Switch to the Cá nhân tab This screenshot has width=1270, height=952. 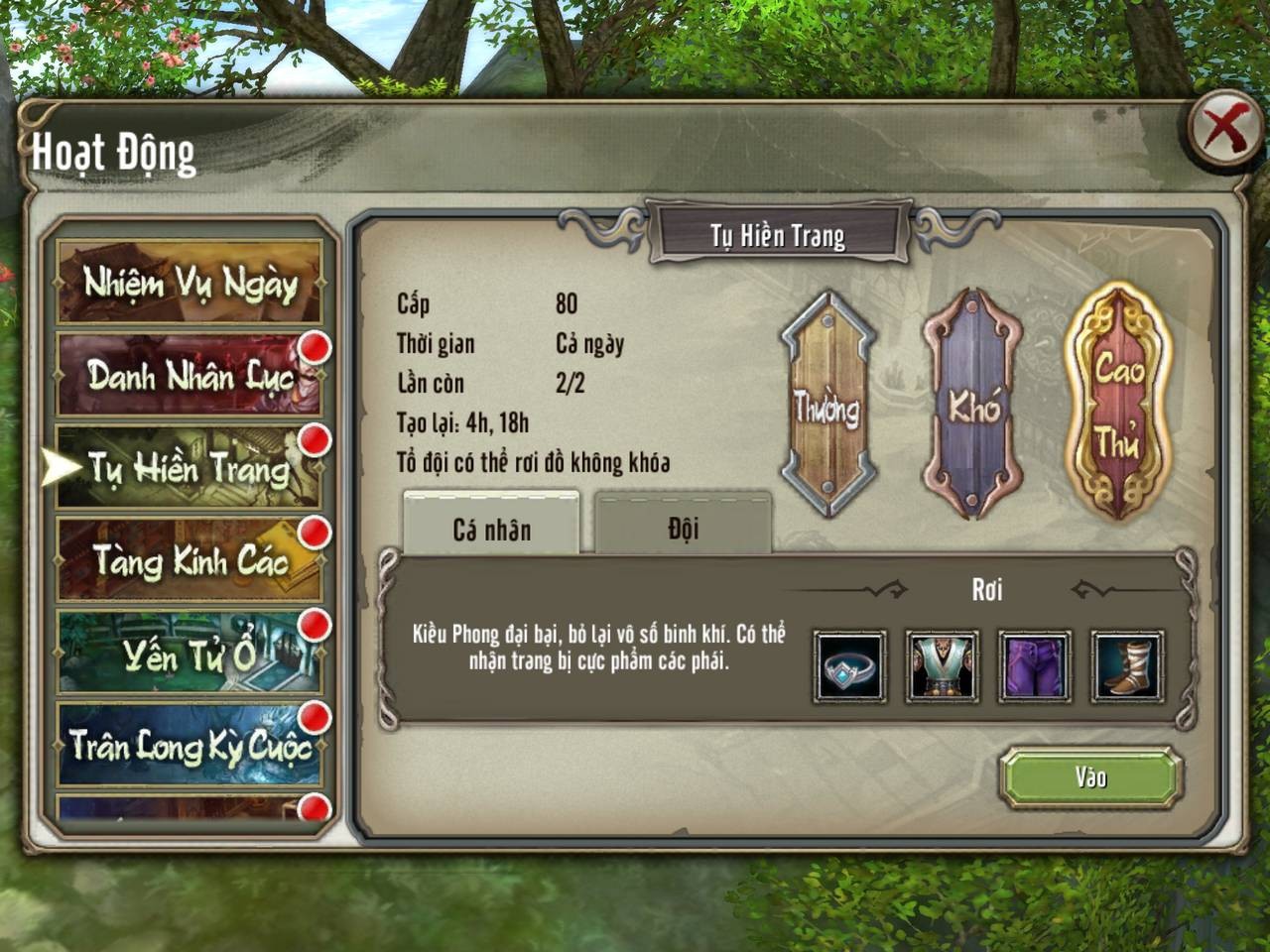491,529
